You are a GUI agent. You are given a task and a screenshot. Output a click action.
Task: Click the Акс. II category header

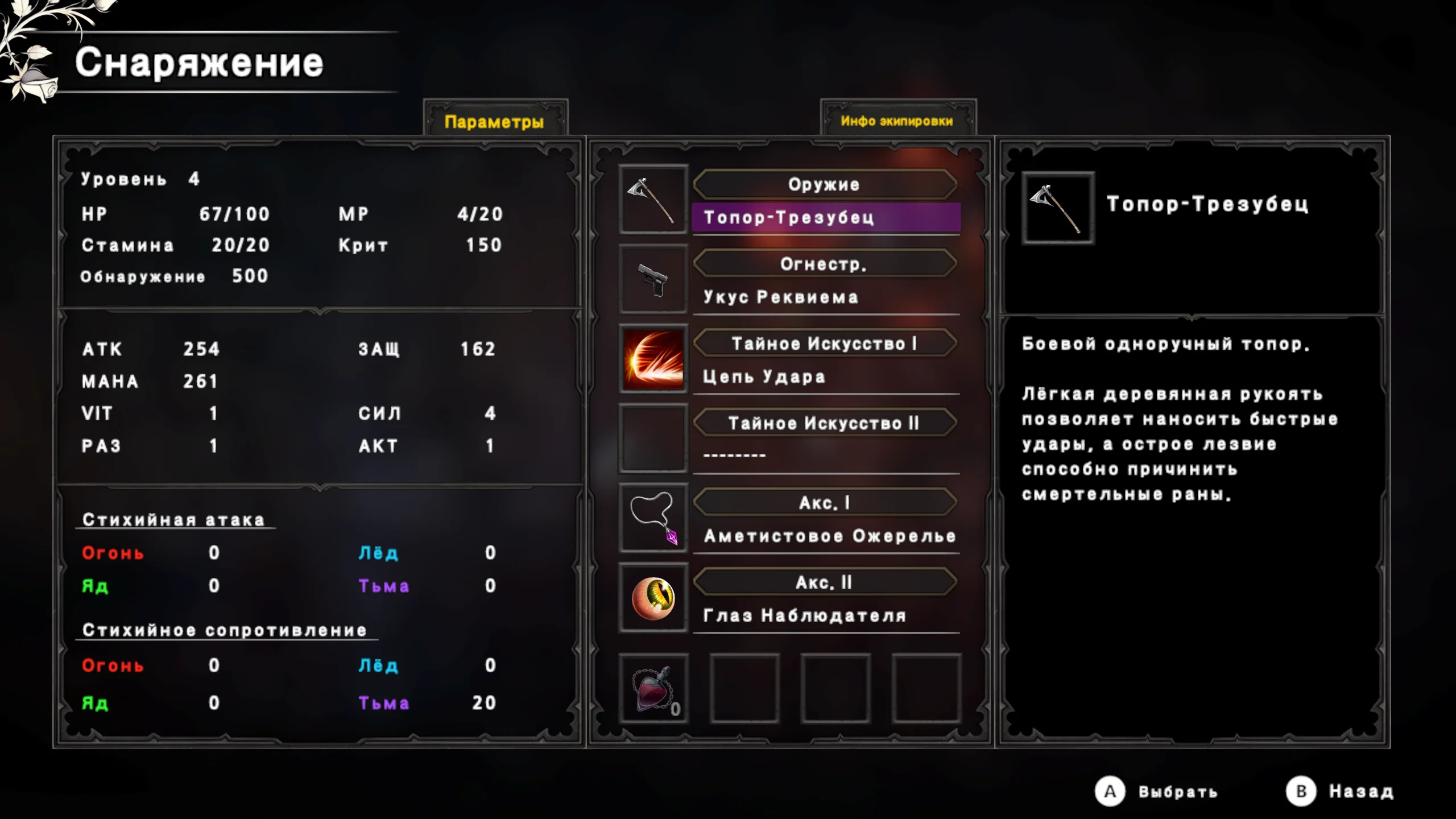pos(824,582)
